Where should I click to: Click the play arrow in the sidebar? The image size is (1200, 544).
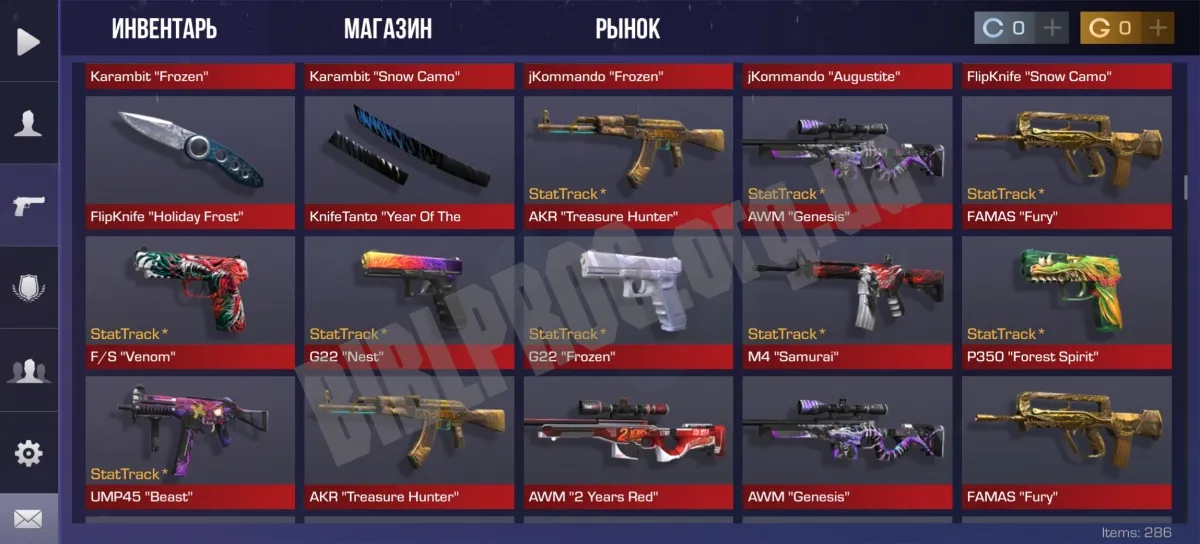point(29,41)
